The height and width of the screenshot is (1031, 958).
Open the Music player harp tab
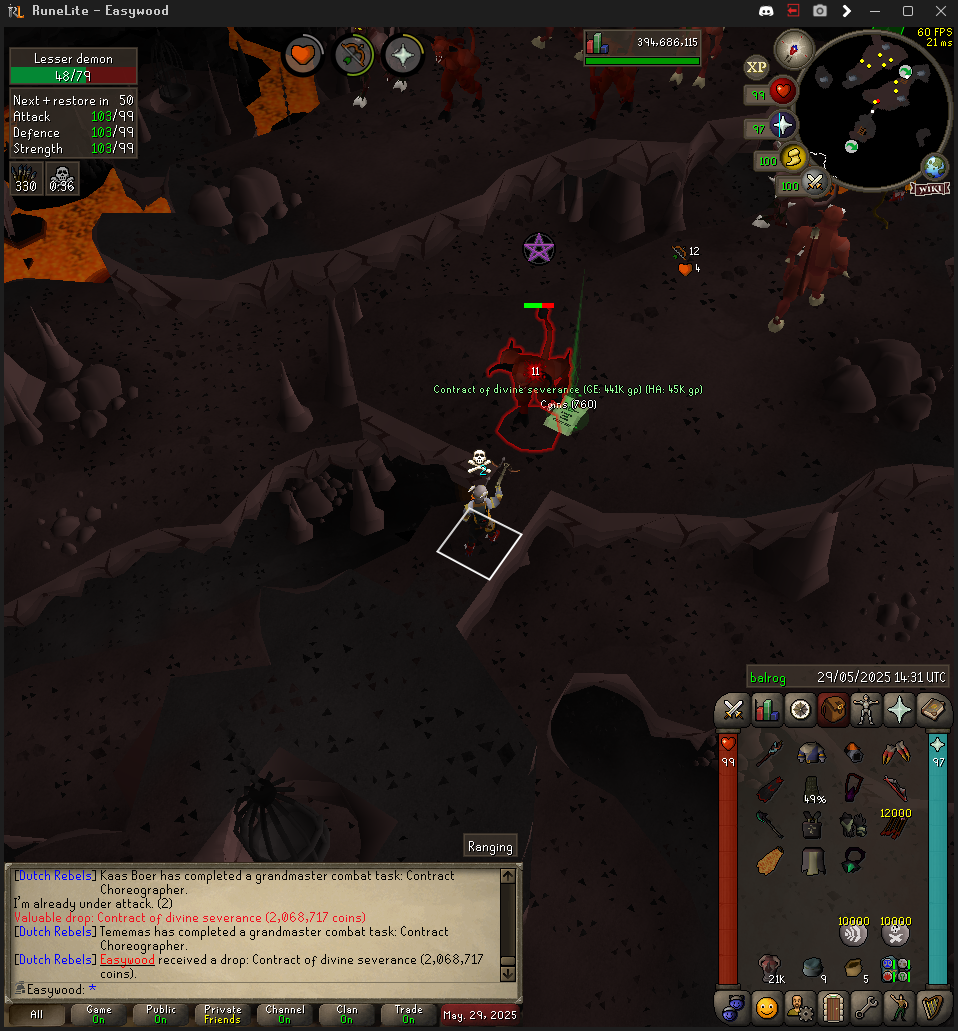[933, 1005]
